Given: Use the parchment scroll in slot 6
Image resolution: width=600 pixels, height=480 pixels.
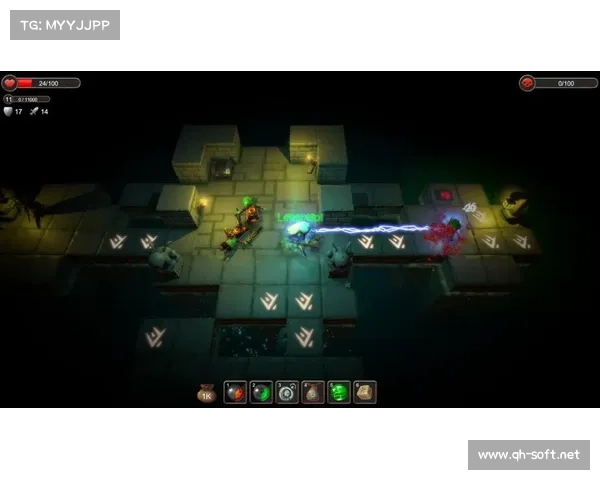Looking at the screenshot, I should (x=365, y=393).
